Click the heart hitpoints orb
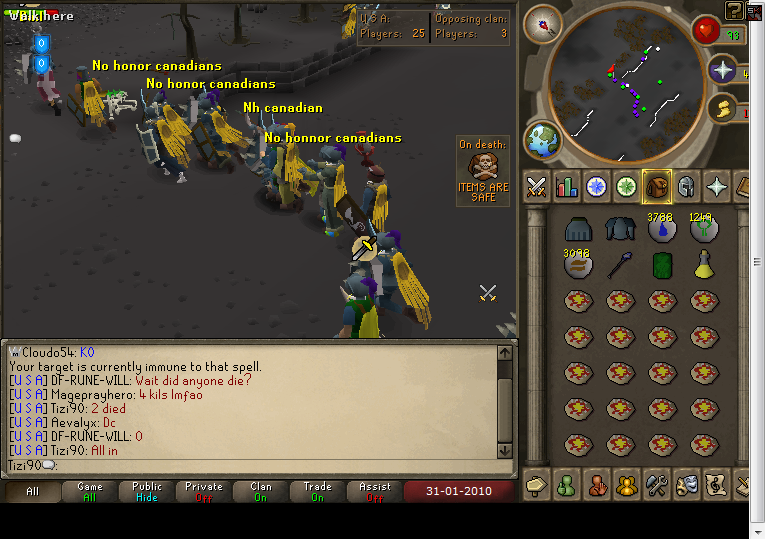This screenshot has height=539, width=765. point(708,30)
